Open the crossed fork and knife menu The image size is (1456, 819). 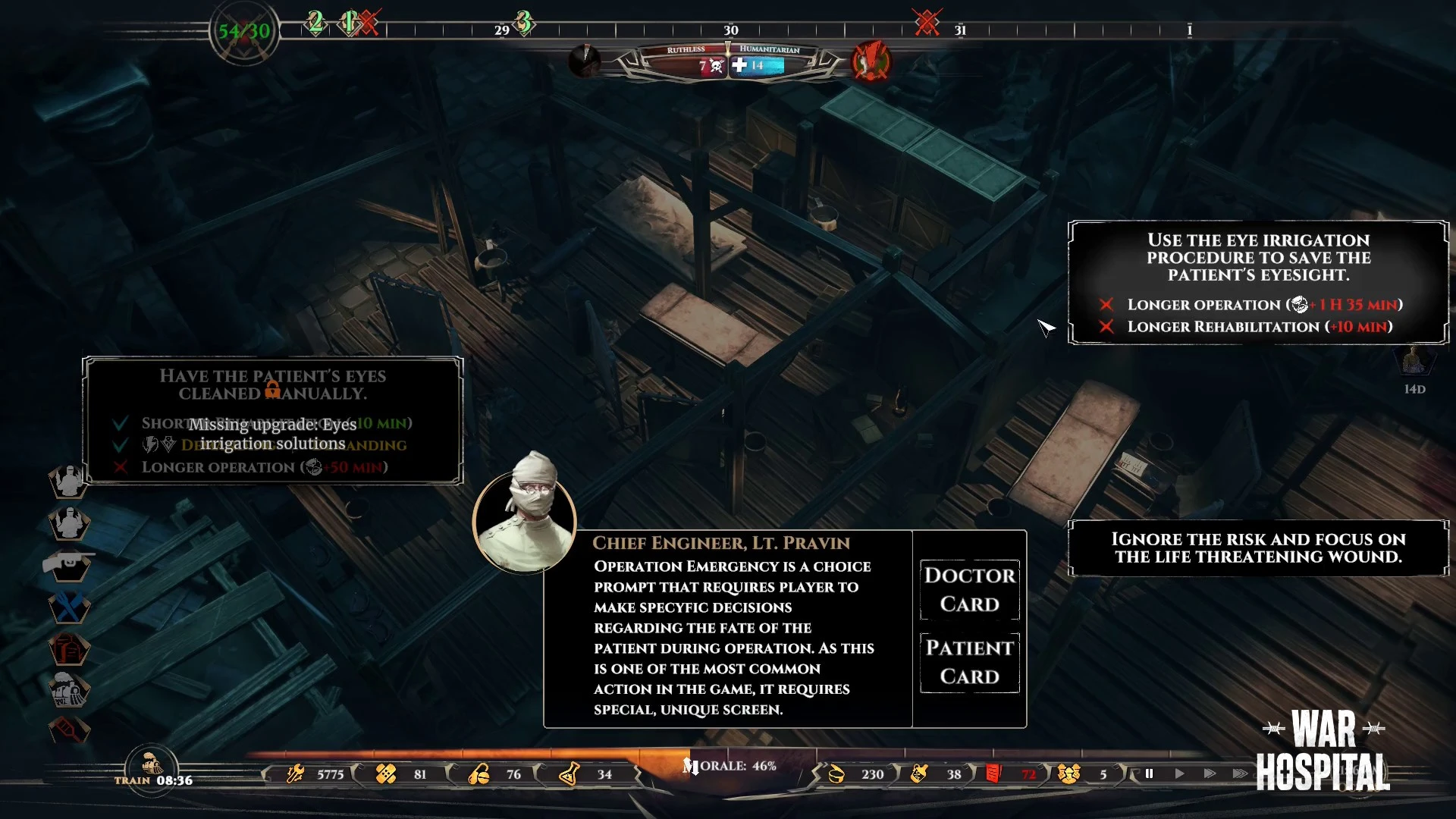click(68, 607)
